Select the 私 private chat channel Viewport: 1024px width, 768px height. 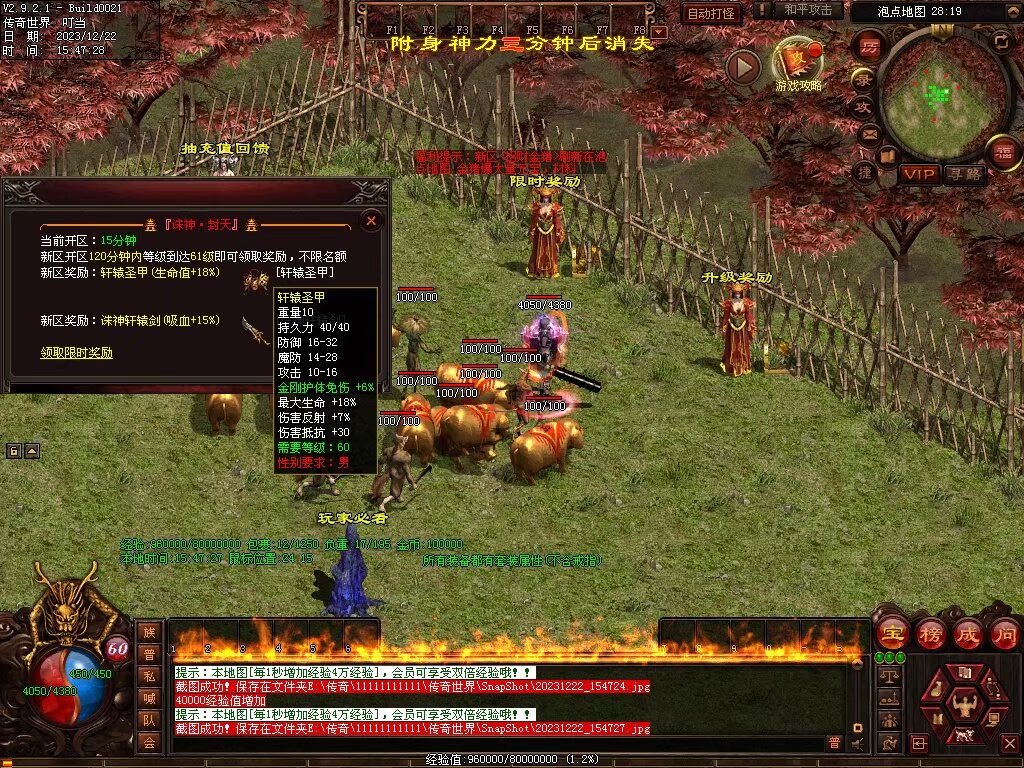[x=149, y=676]
